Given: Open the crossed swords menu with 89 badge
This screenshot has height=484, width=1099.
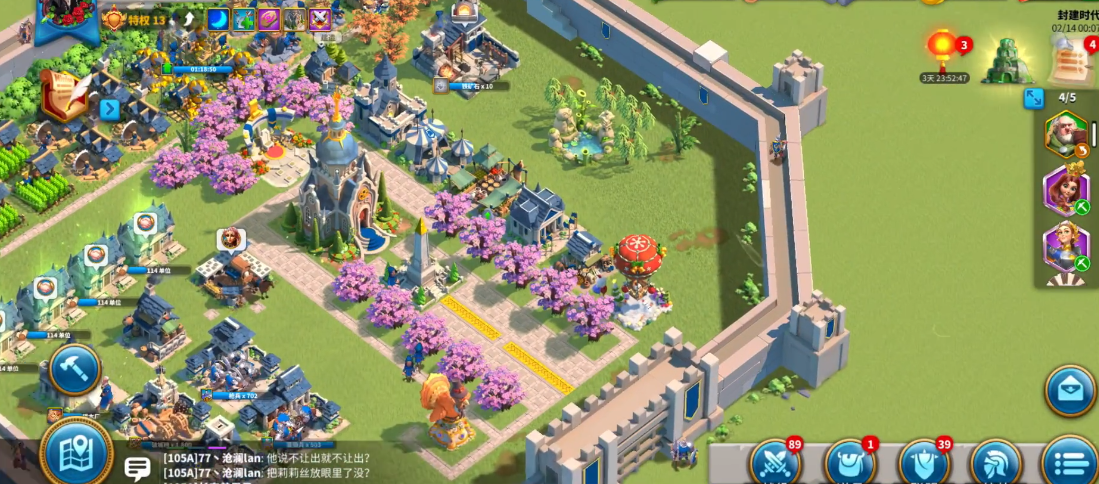Looking at the screenshot, I should pyautogui.click(x=775, y=464).
